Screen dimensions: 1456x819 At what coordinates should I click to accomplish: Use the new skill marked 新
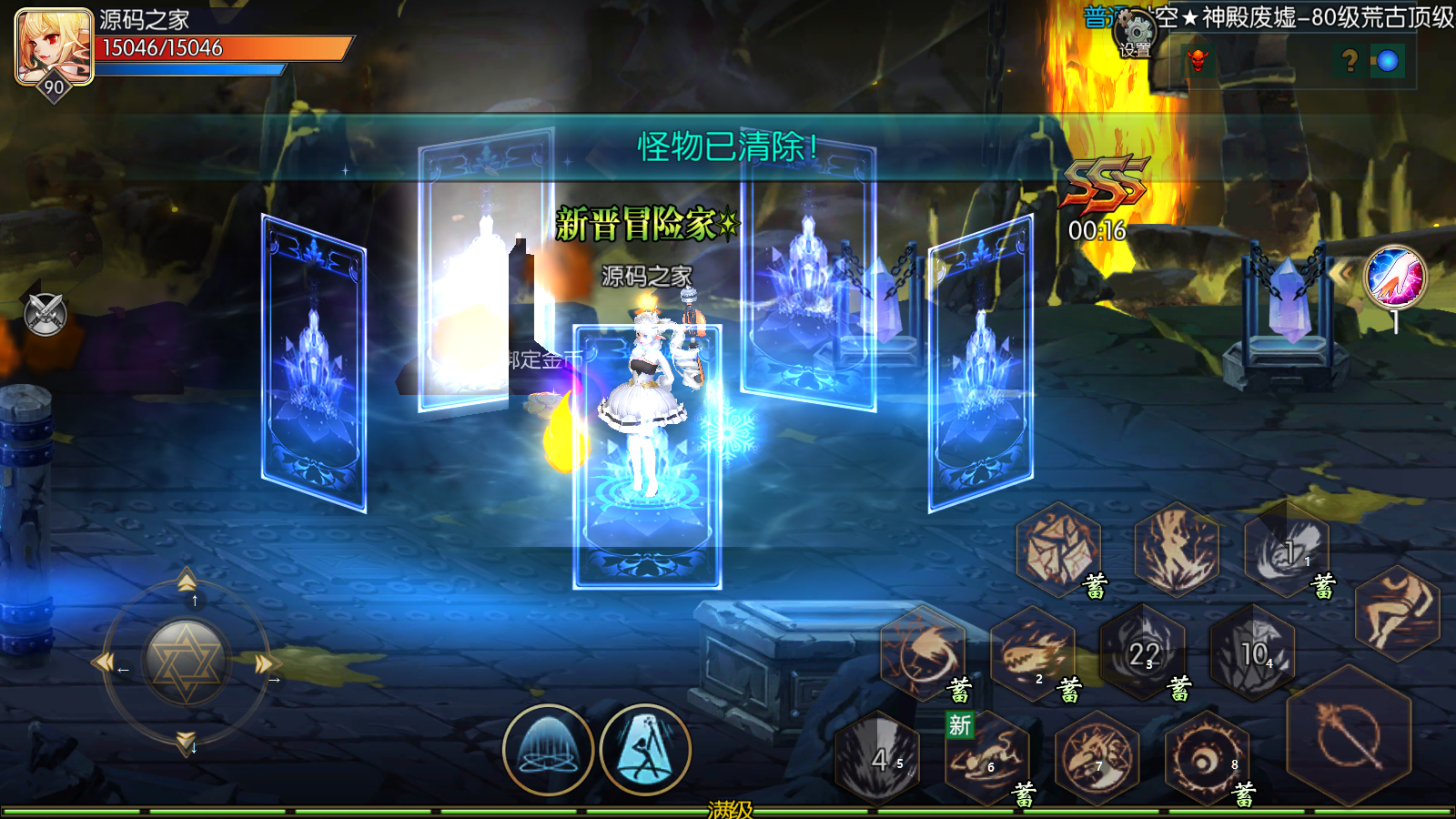point(986,757)
